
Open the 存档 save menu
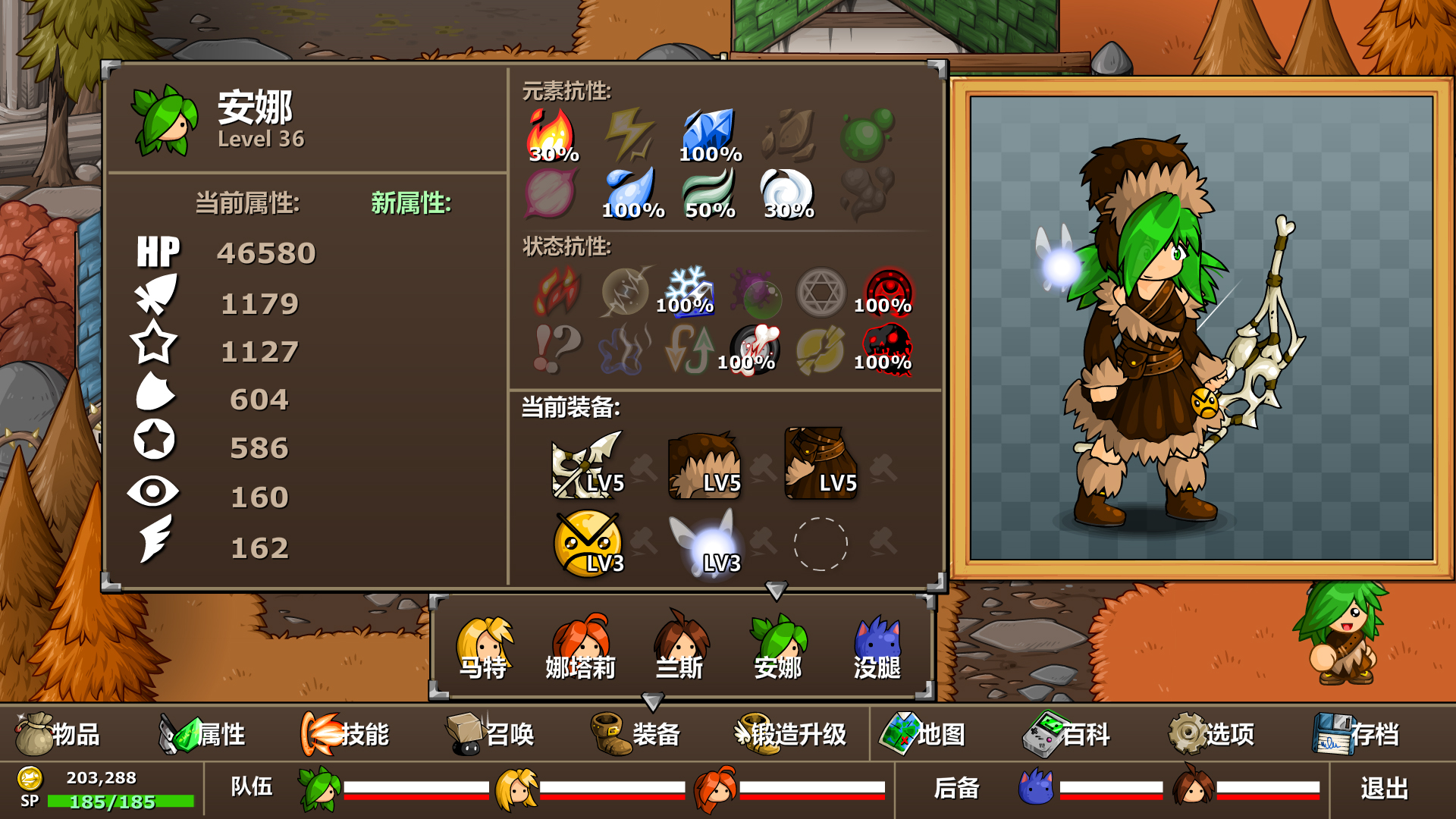tap(1356, 733)
